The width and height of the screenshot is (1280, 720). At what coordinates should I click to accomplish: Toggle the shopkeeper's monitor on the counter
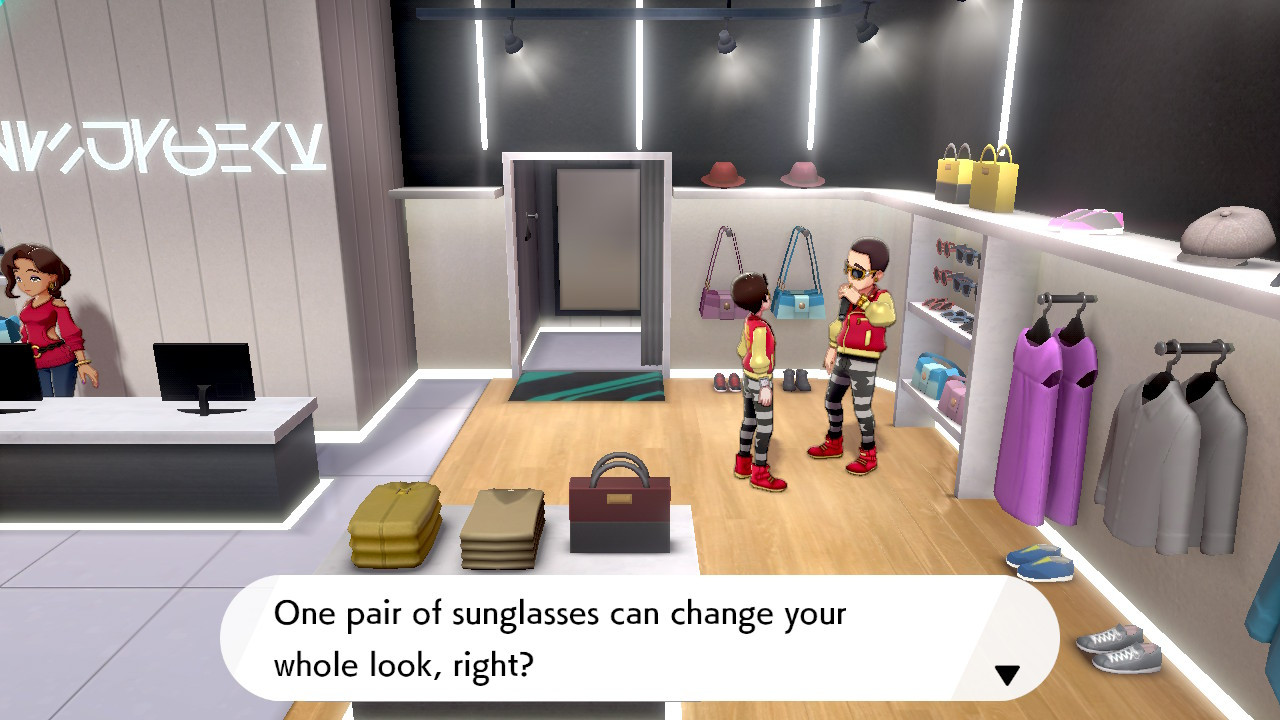204,370
